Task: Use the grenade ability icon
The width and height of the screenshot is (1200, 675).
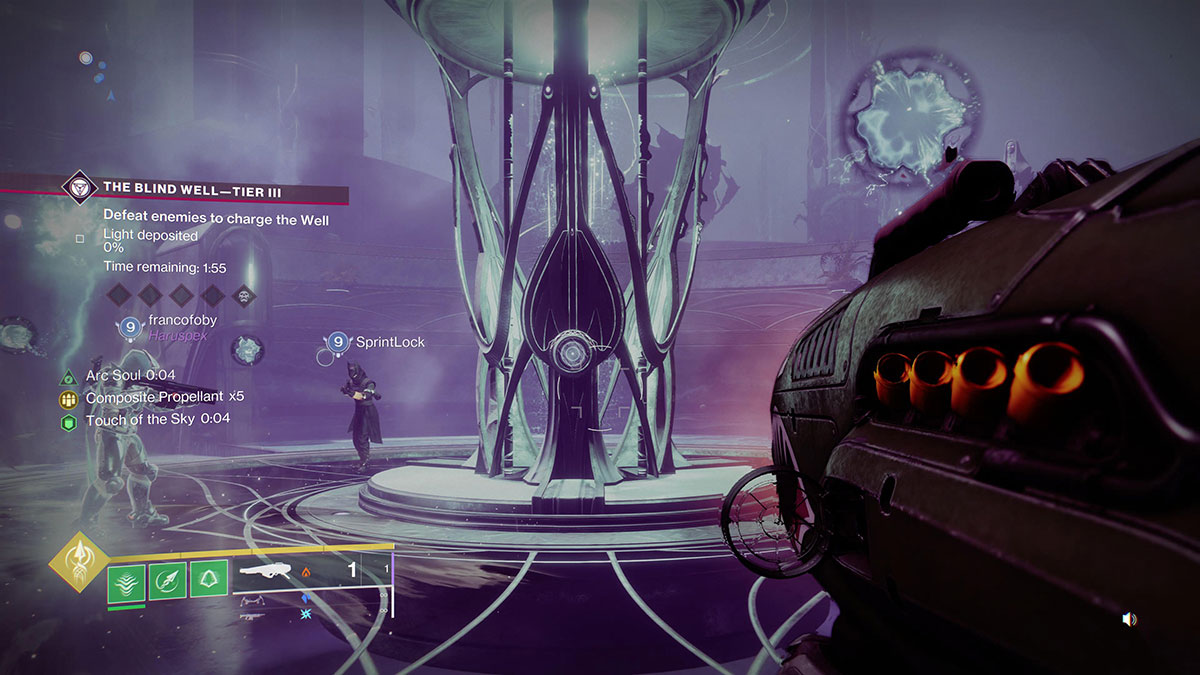Action: coord(167,581)
